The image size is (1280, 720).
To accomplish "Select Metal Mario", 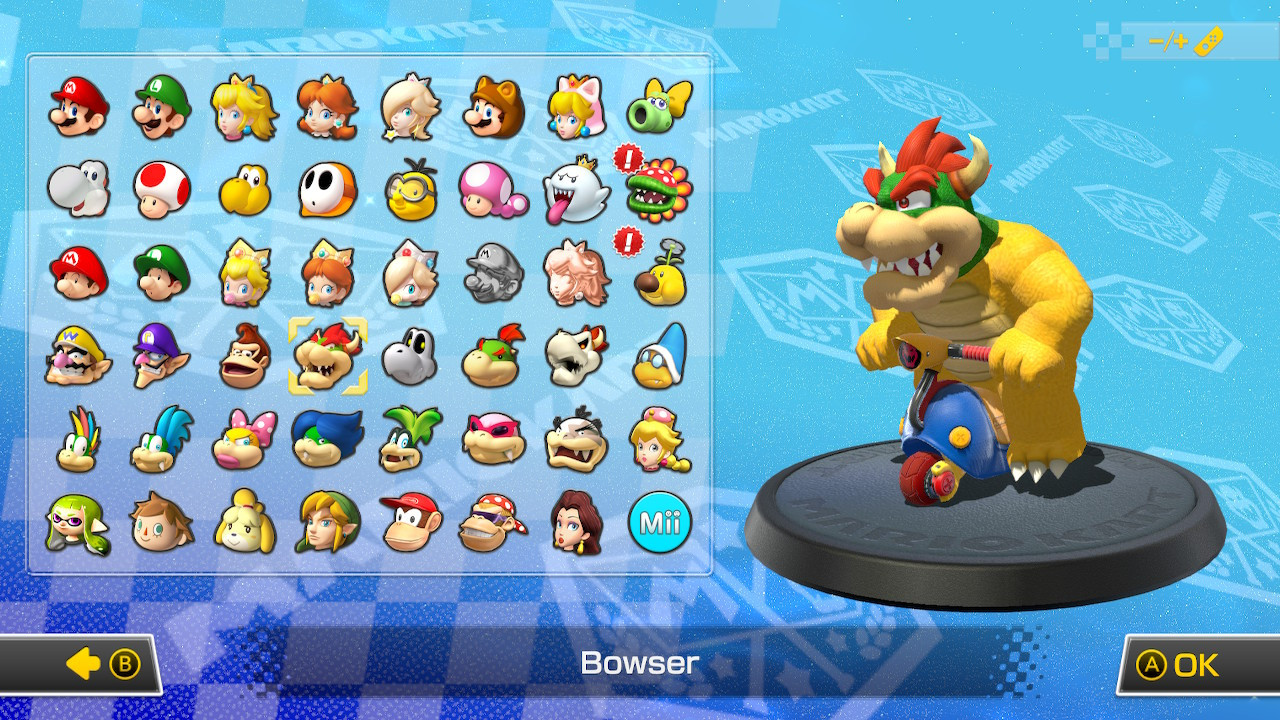I will click(x=493, y=275).
